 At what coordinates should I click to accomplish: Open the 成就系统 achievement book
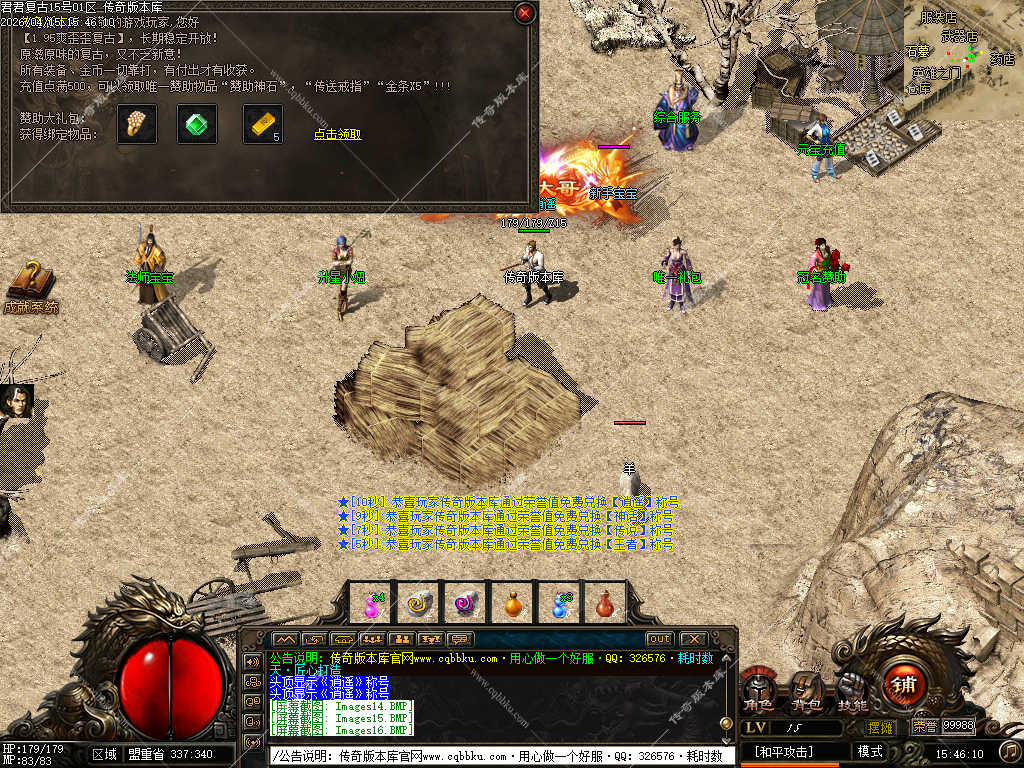[30, 283]
